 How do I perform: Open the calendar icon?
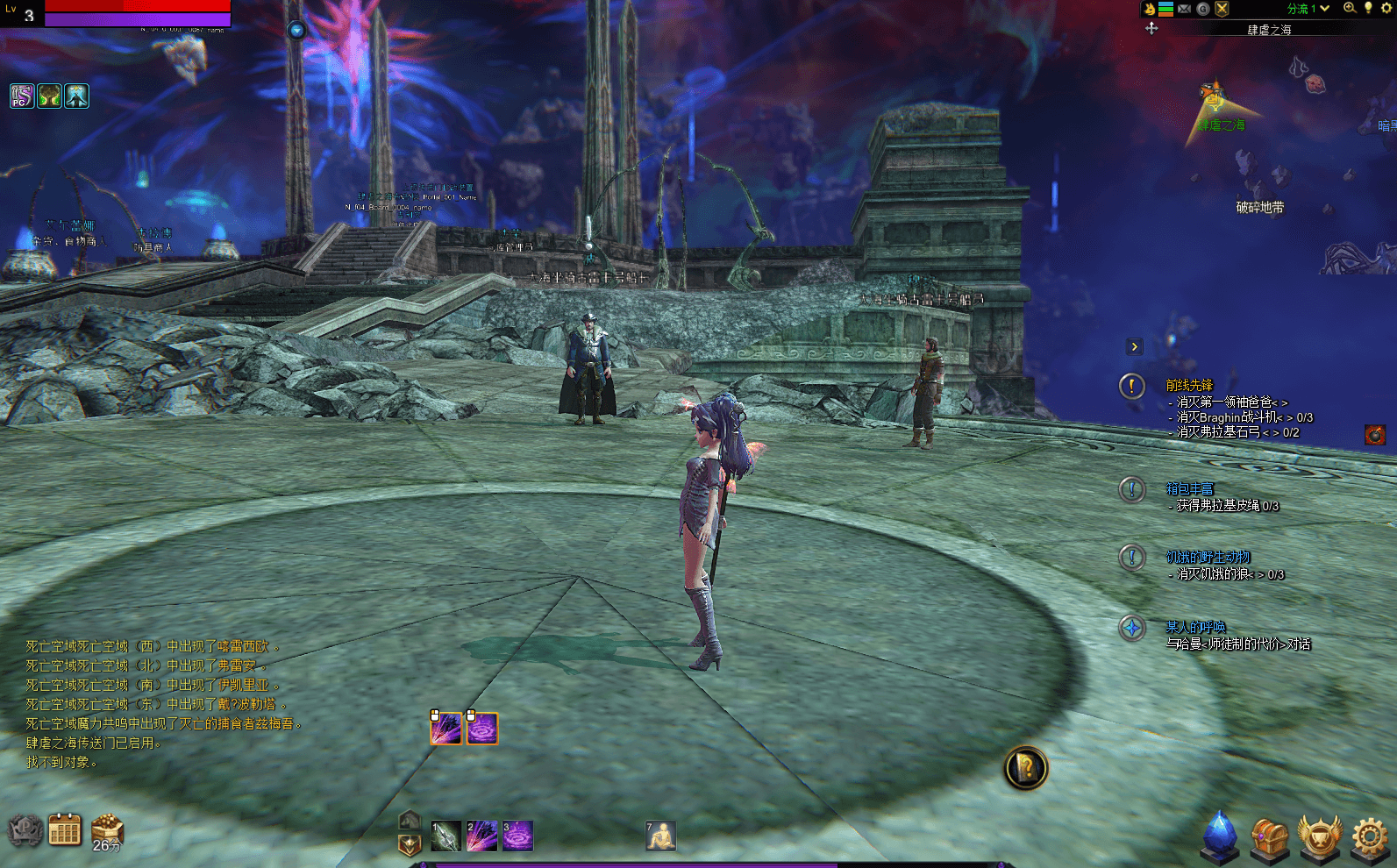coord(64,829)
